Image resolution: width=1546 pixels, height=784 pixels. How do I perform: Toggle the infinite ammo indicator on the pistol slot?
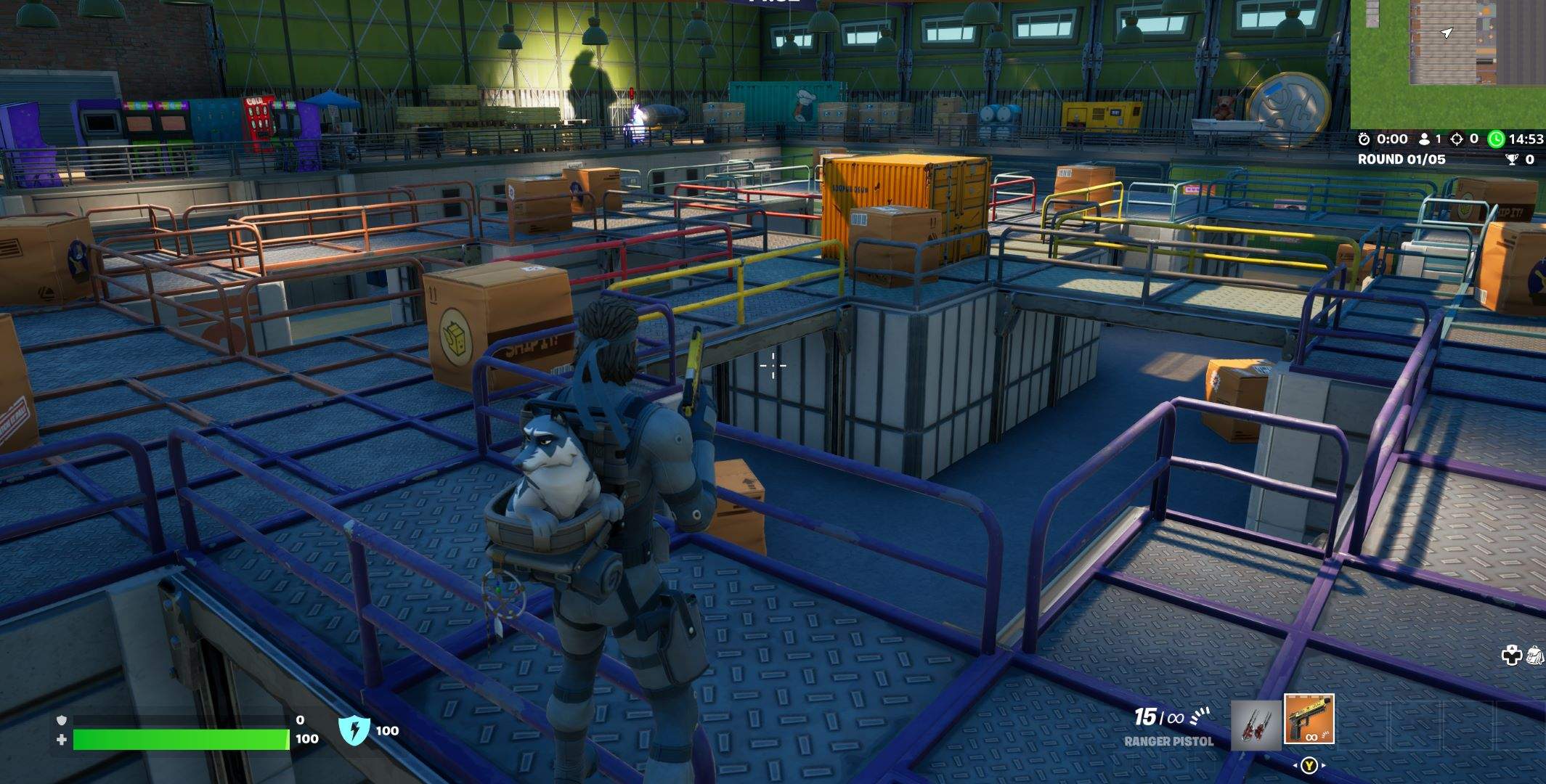1311,737
